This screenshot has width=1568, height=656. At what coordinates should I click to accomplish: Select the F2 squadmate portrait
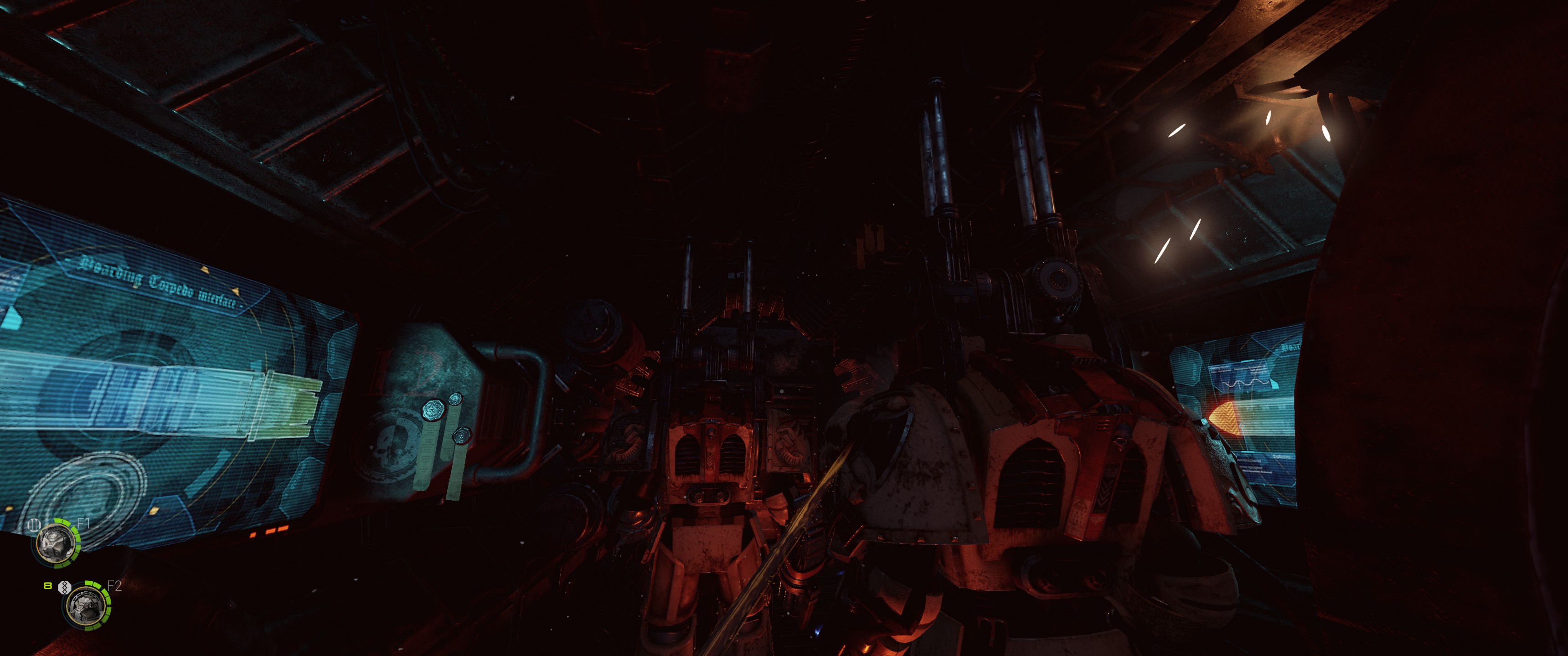(x=87, y=605)
